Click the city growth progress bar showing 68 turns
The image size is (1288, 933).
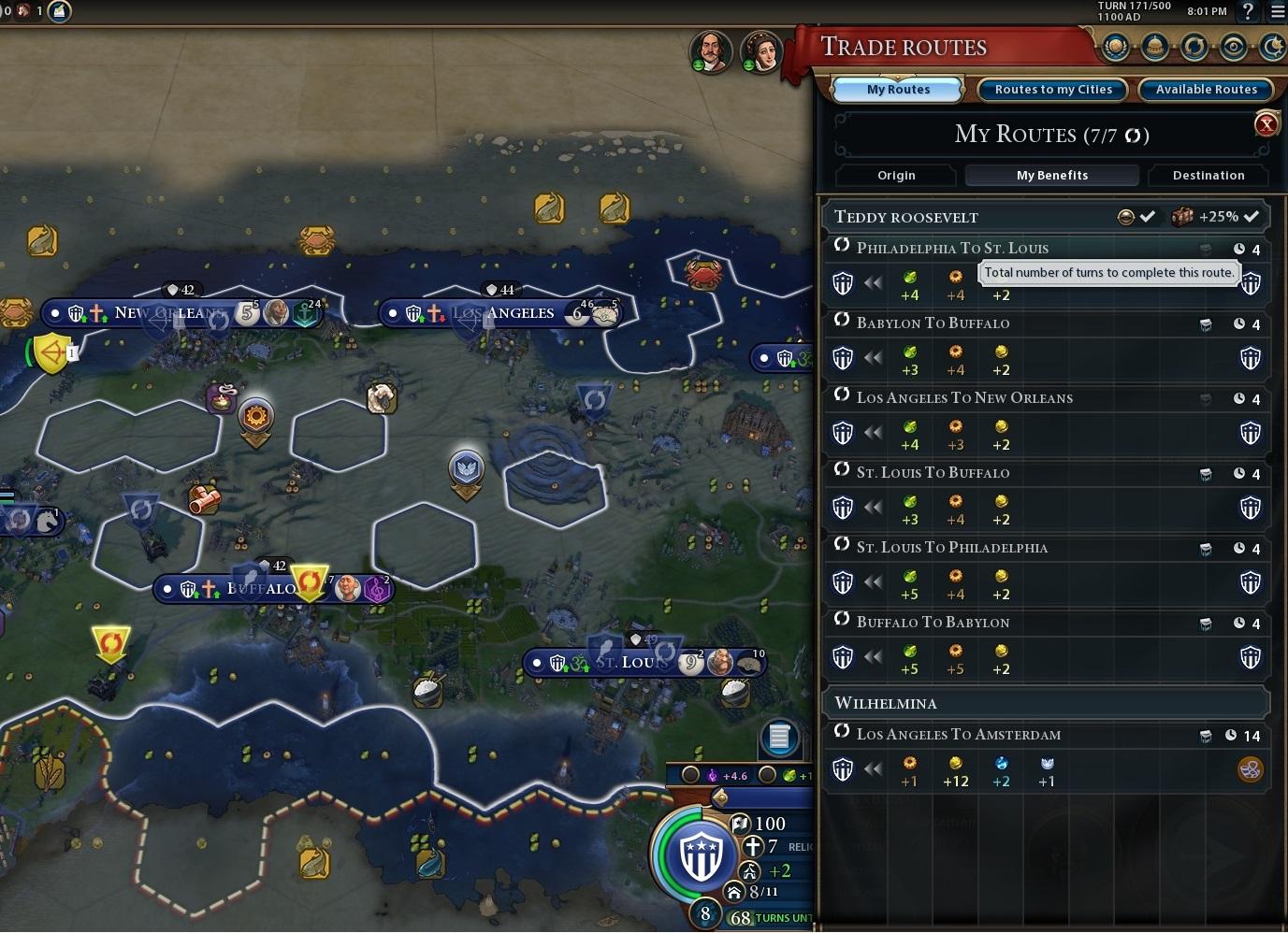click(x=767, y=917)
